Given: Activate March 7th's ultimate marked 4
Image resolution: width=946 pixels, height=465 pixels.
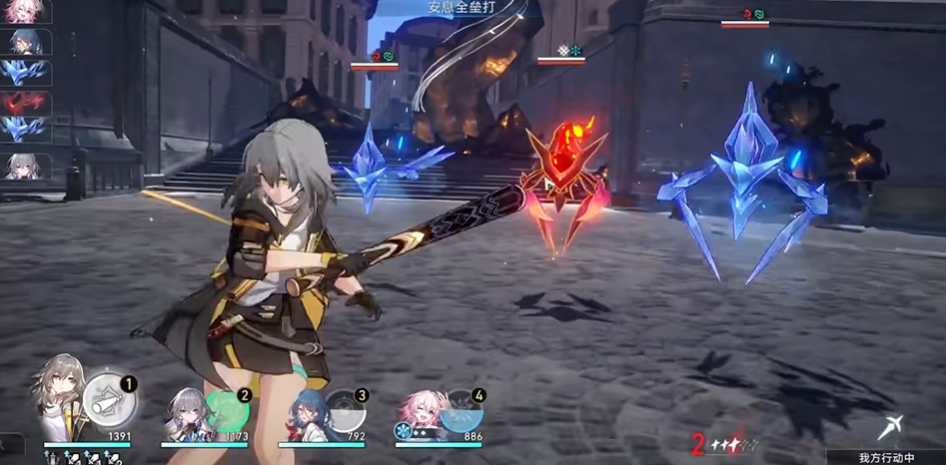Looking at the screenshot, I should (x=461, y=412).
